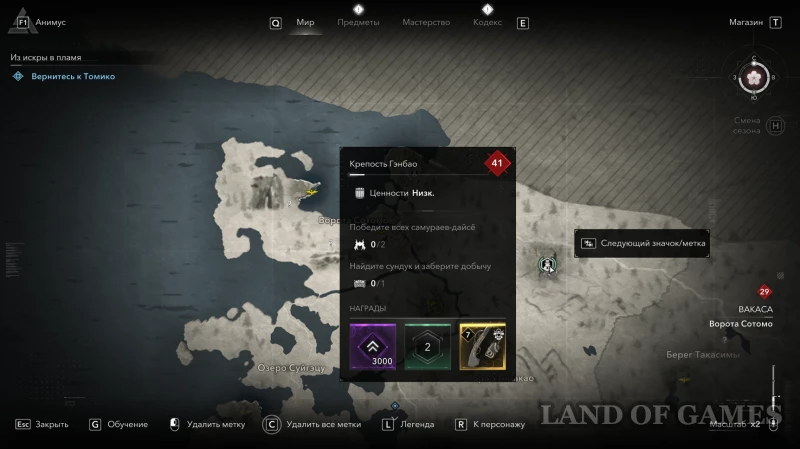Switch to the Мир tab

(x=305, y=22)
